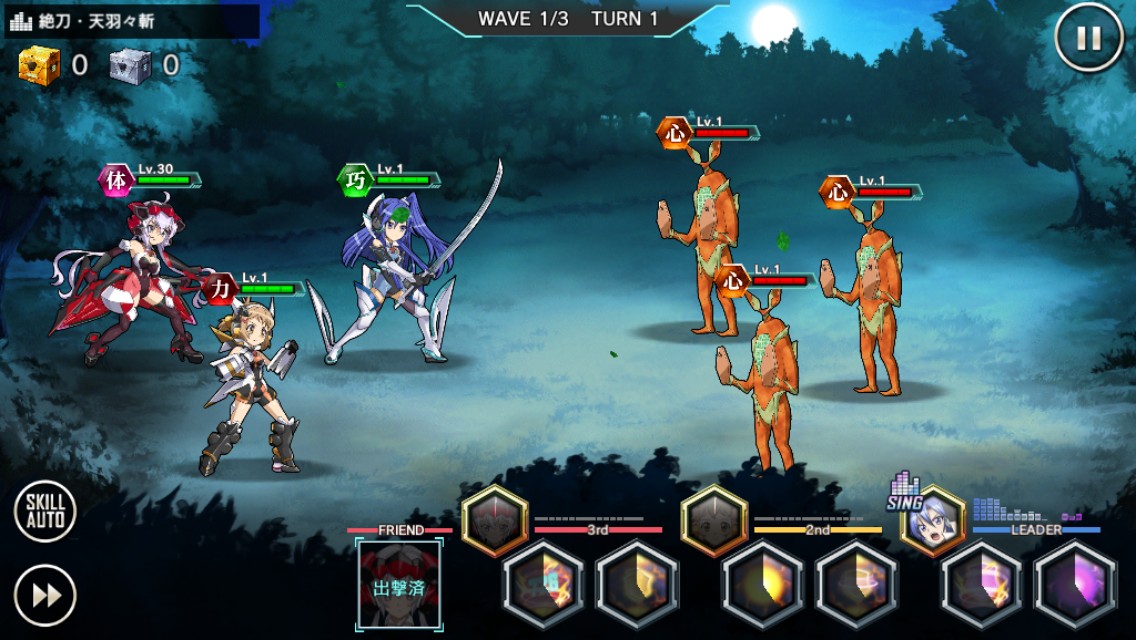Select the FRIEND support character card
This screenshot has height=640, width=1136.
click(x=399, y=585)
